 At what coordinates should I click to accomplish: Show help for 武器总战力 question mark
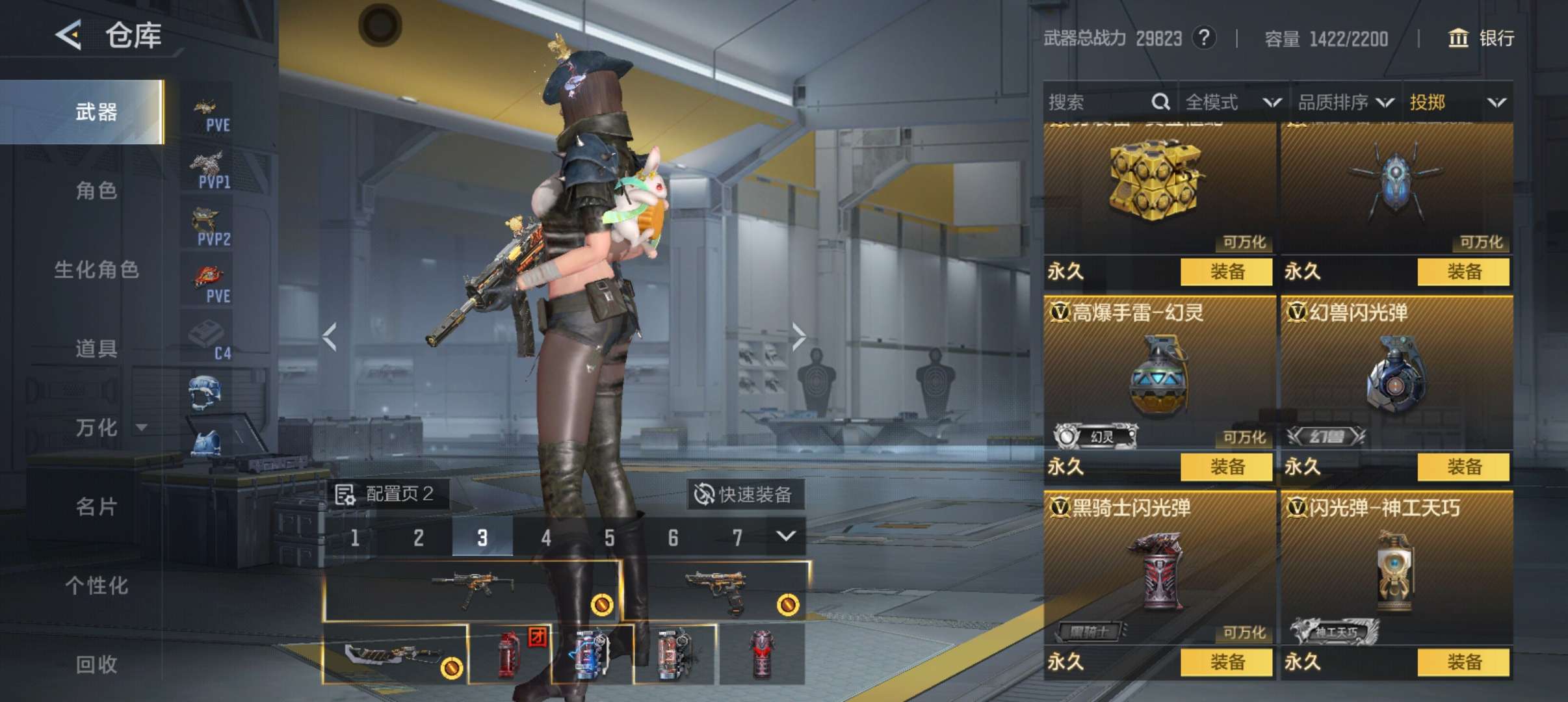pyautogui.click(x=1204, y=38)
